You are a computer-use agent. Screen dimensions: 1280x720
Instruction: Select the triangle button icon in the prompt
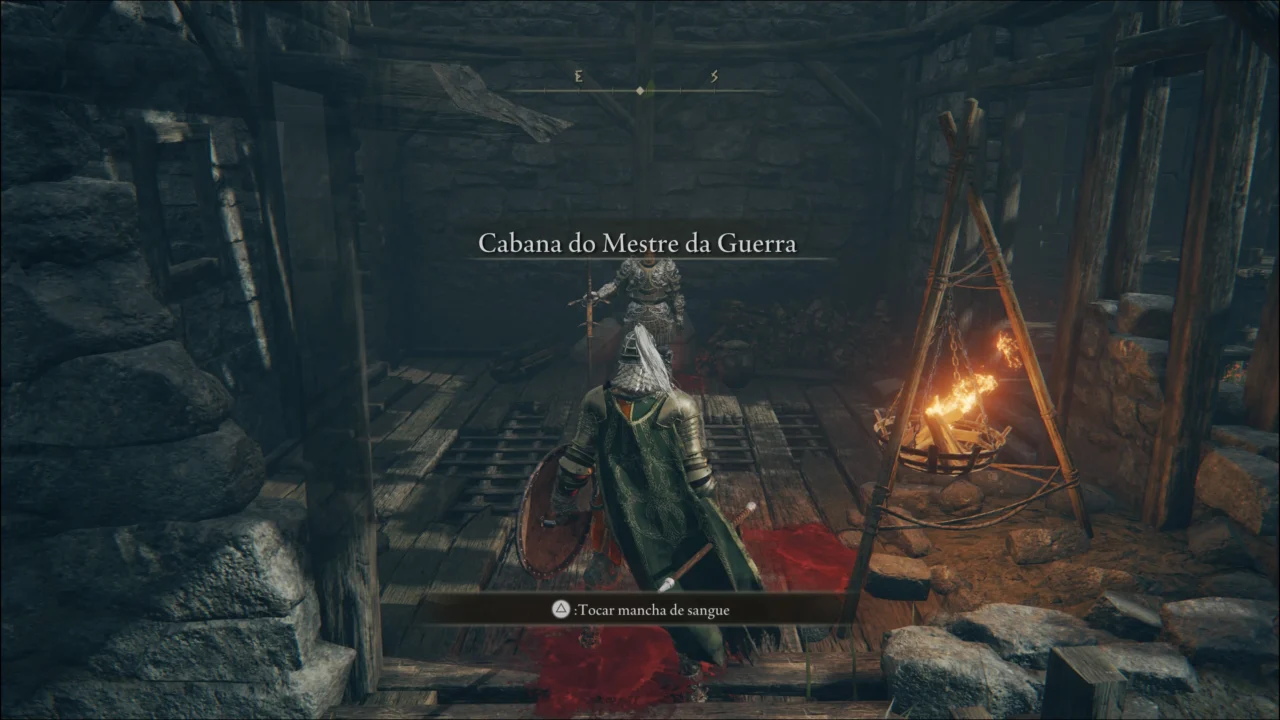tap(561, 609)
